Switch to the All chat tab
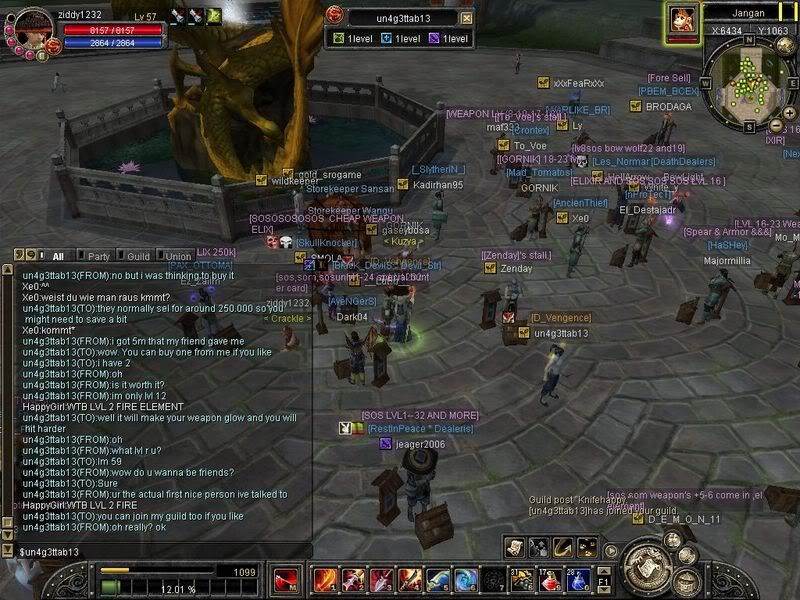800x600 pixels. pos(58,256)
